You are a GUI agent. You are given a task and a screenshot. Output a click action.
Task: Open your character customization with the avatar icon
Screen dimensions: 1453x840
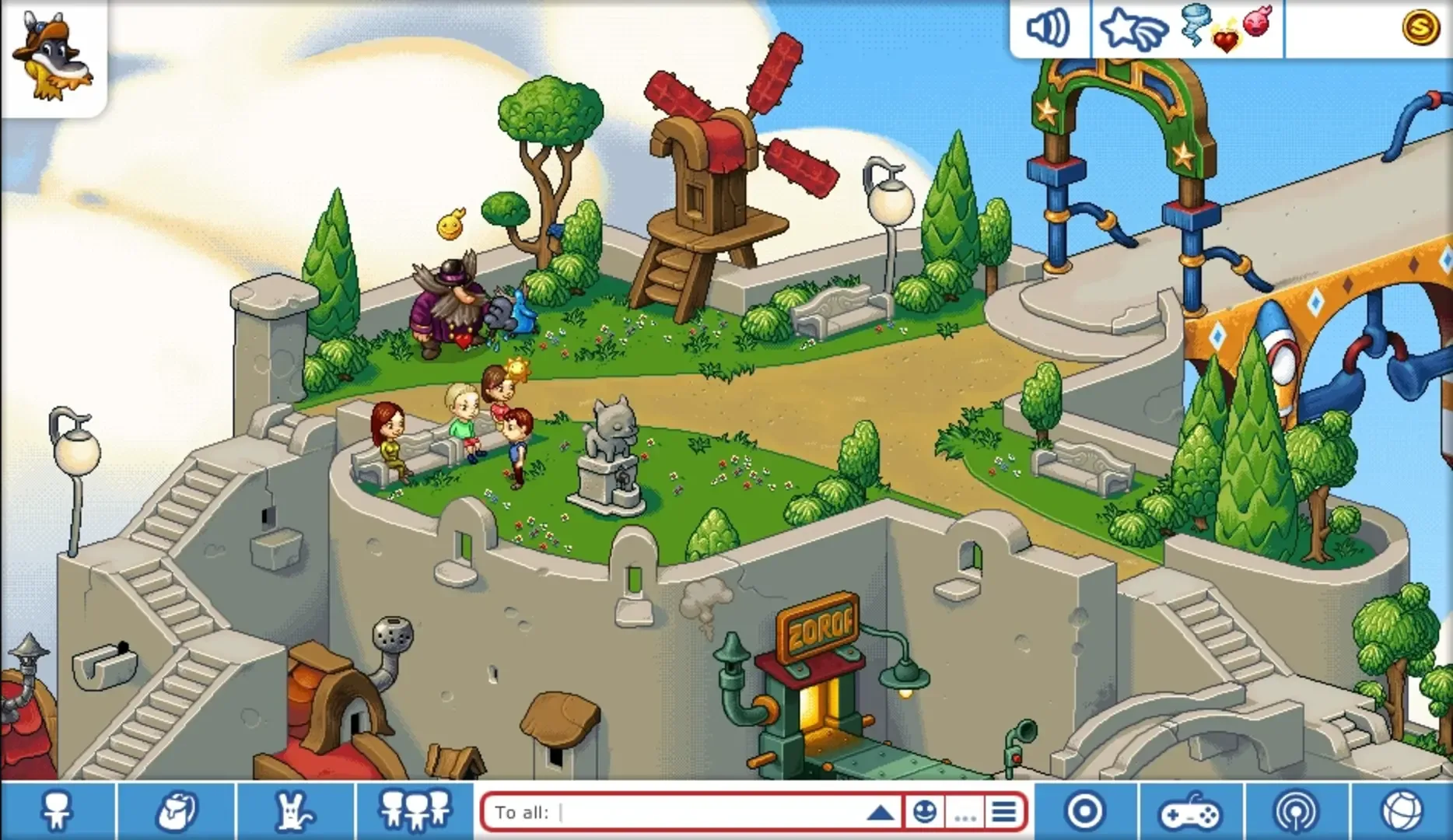pos(58,811)
